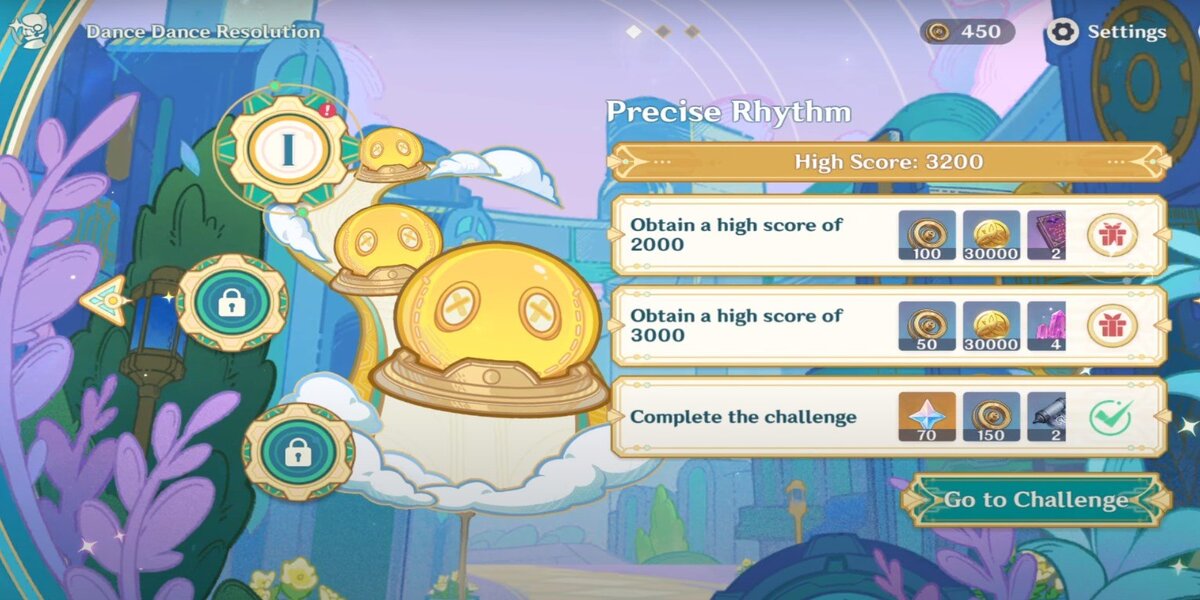This screenshot has height=600, width=1200.
Task: Inspect the pink crystal reward icon
Action: [1046, 325]
